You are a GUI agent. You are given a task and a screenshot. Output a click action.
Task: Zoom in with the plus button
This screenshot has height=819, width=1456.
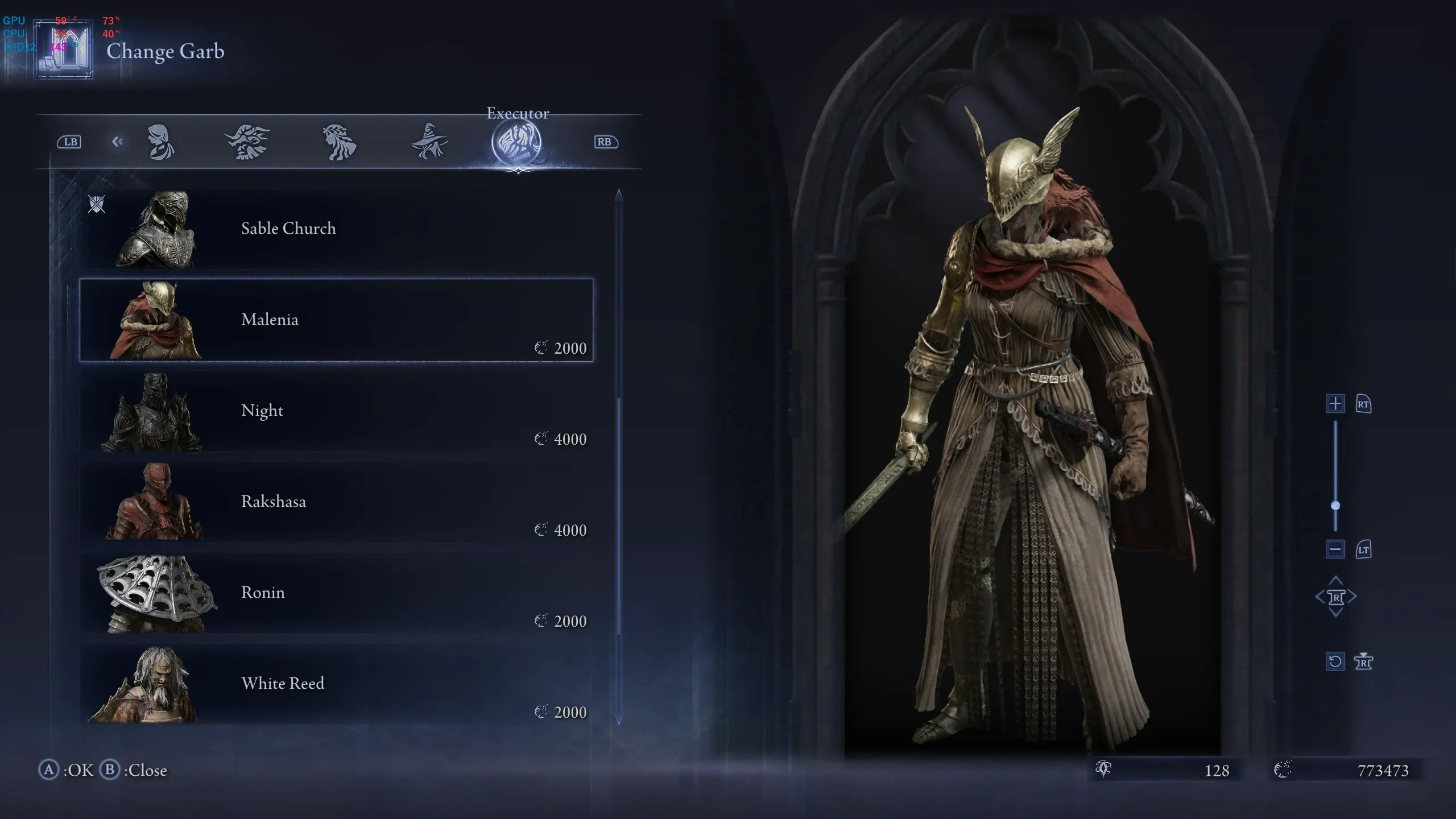pos(1335,404)
